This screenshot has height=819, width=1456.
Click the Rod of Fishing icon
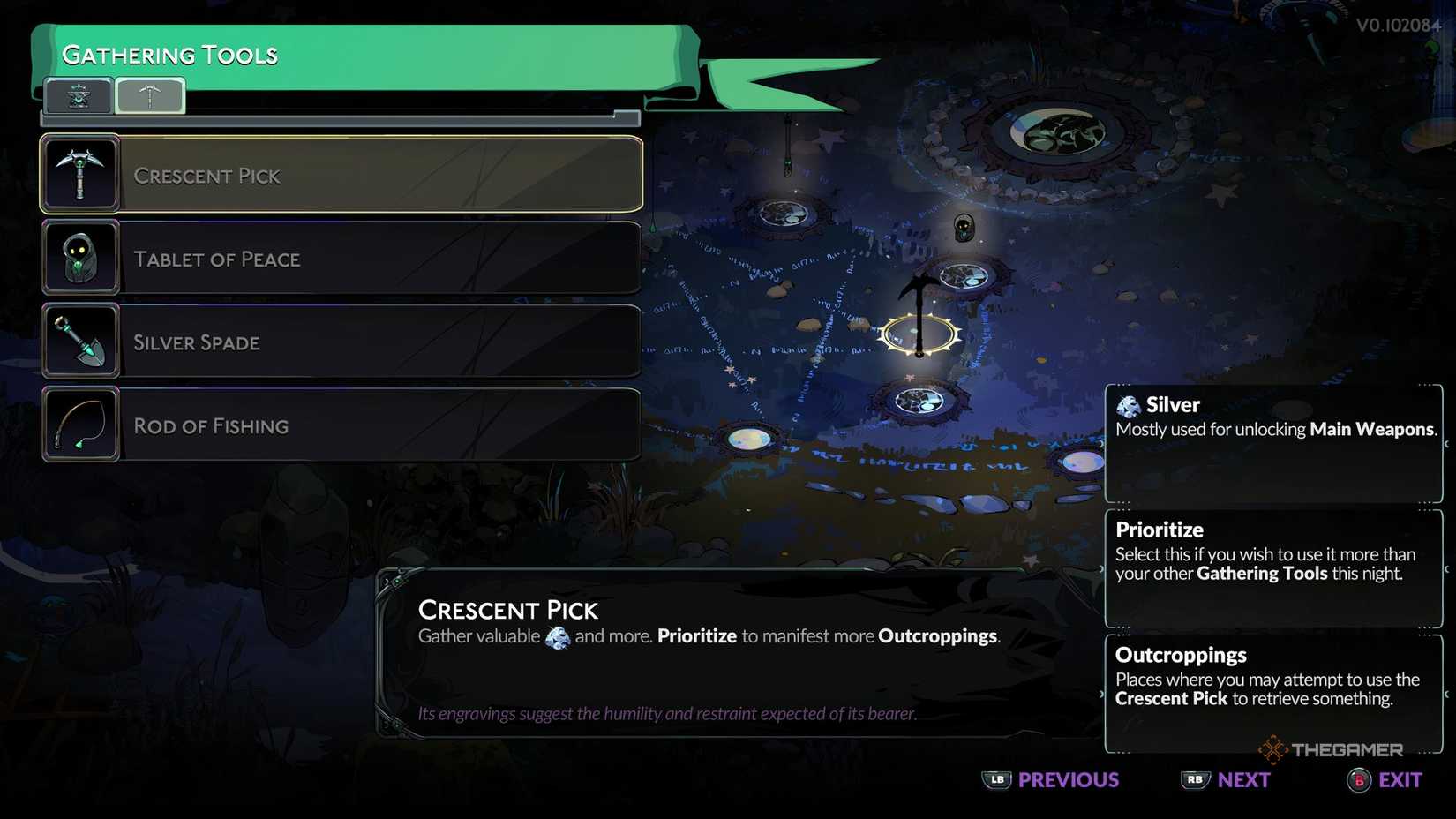(79, 424)
